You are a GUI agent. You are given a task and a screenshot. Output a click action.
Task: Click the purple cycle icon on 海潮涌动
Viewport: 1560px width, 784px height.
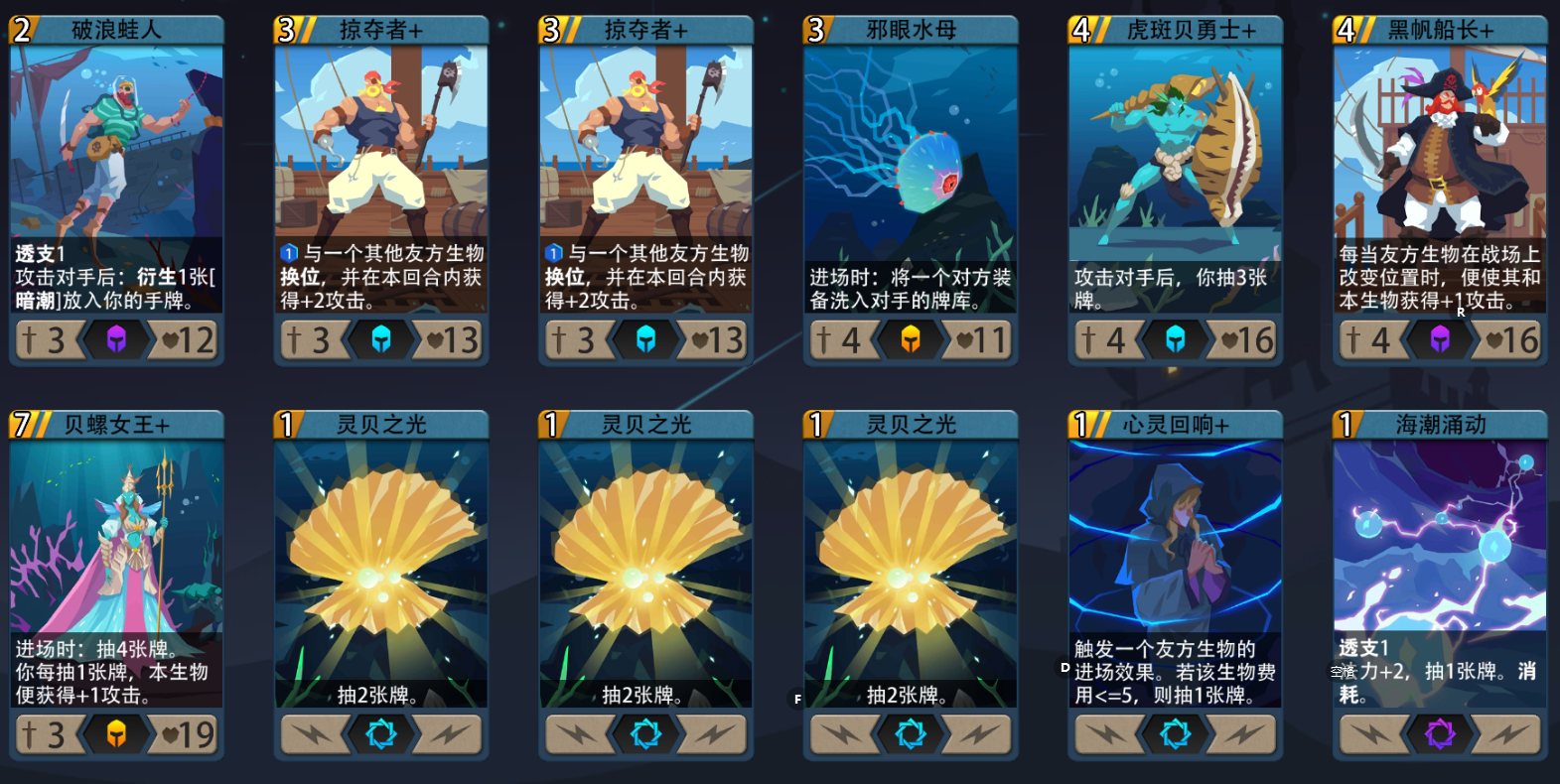[x=1440, y=734]
